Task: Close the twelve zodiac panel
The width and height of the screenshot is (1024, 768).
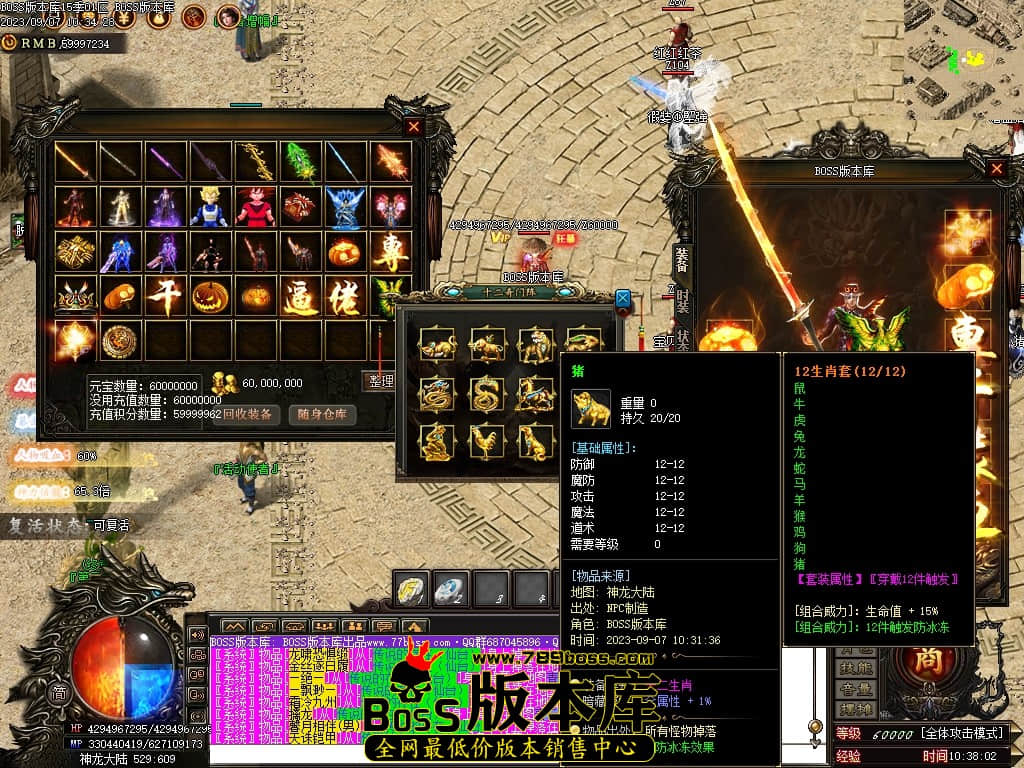Action: [623, 298]
